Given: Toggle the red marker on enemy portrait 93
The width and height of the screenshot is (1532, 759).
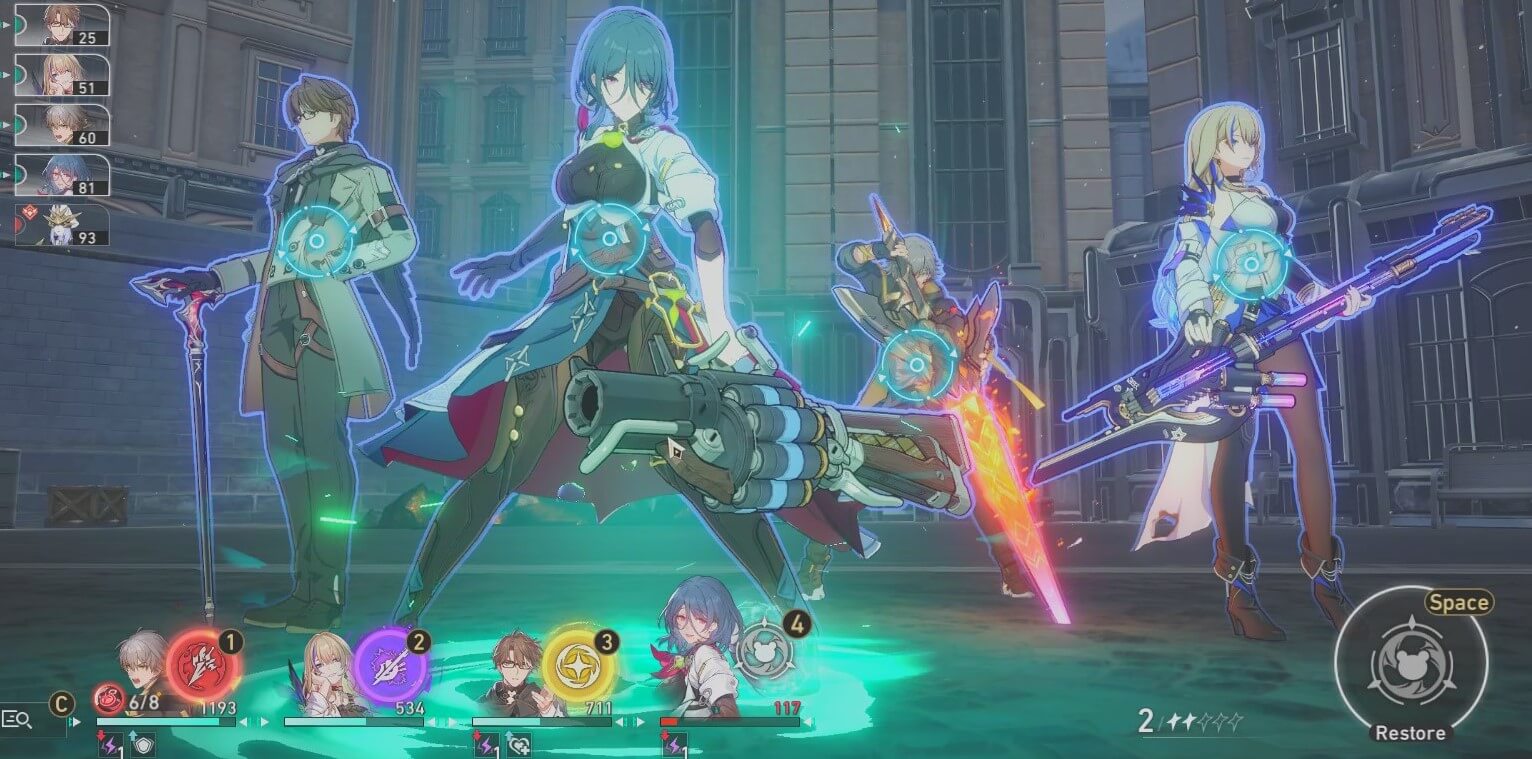Looking at the screenshot, I should pyautogui.click(x=31, y=210).
